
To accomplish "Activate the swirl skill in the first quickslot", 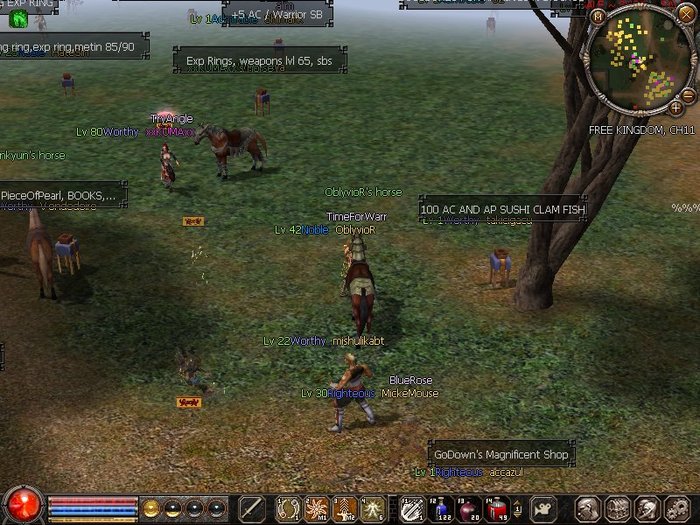I will (x=289, y=508).
